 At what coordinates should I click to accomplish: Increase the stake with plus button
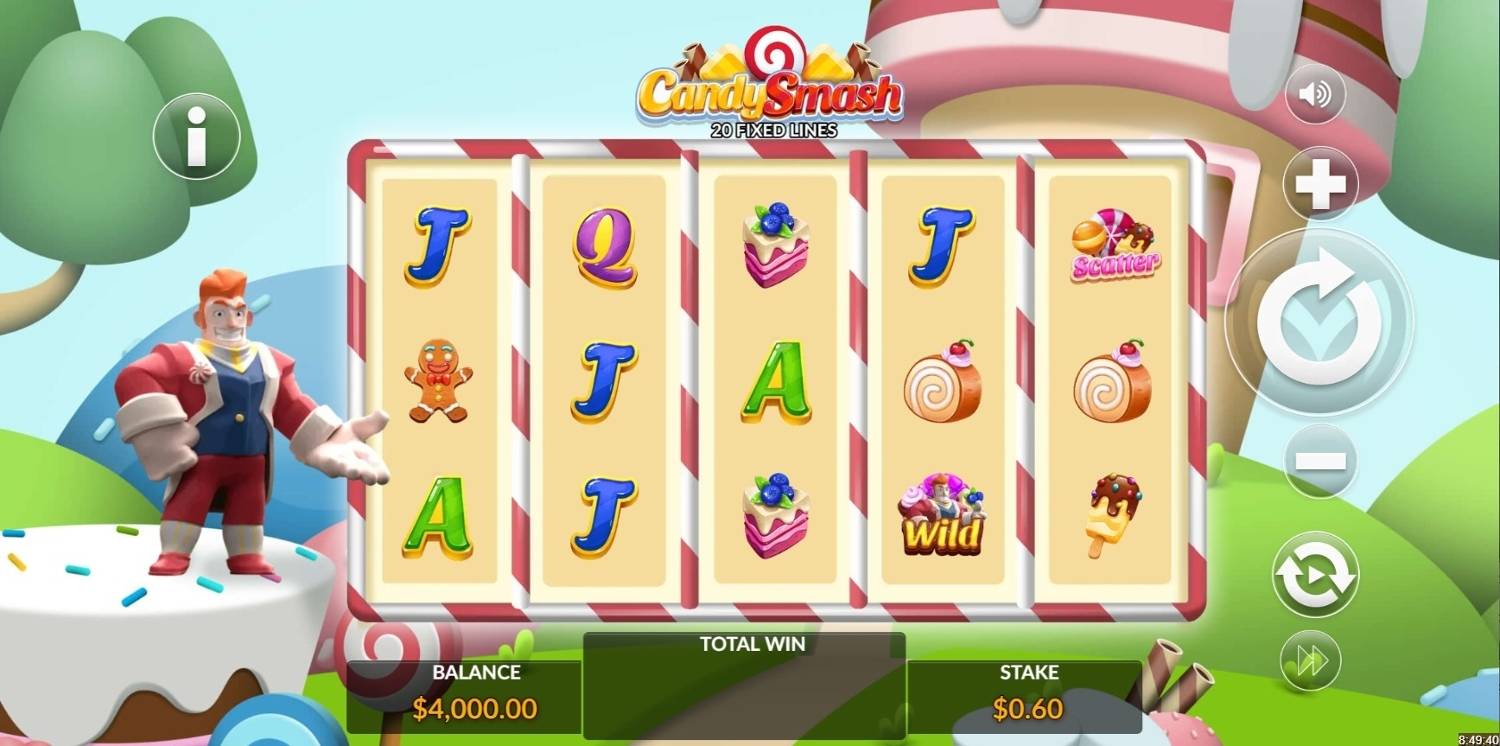1319,182
